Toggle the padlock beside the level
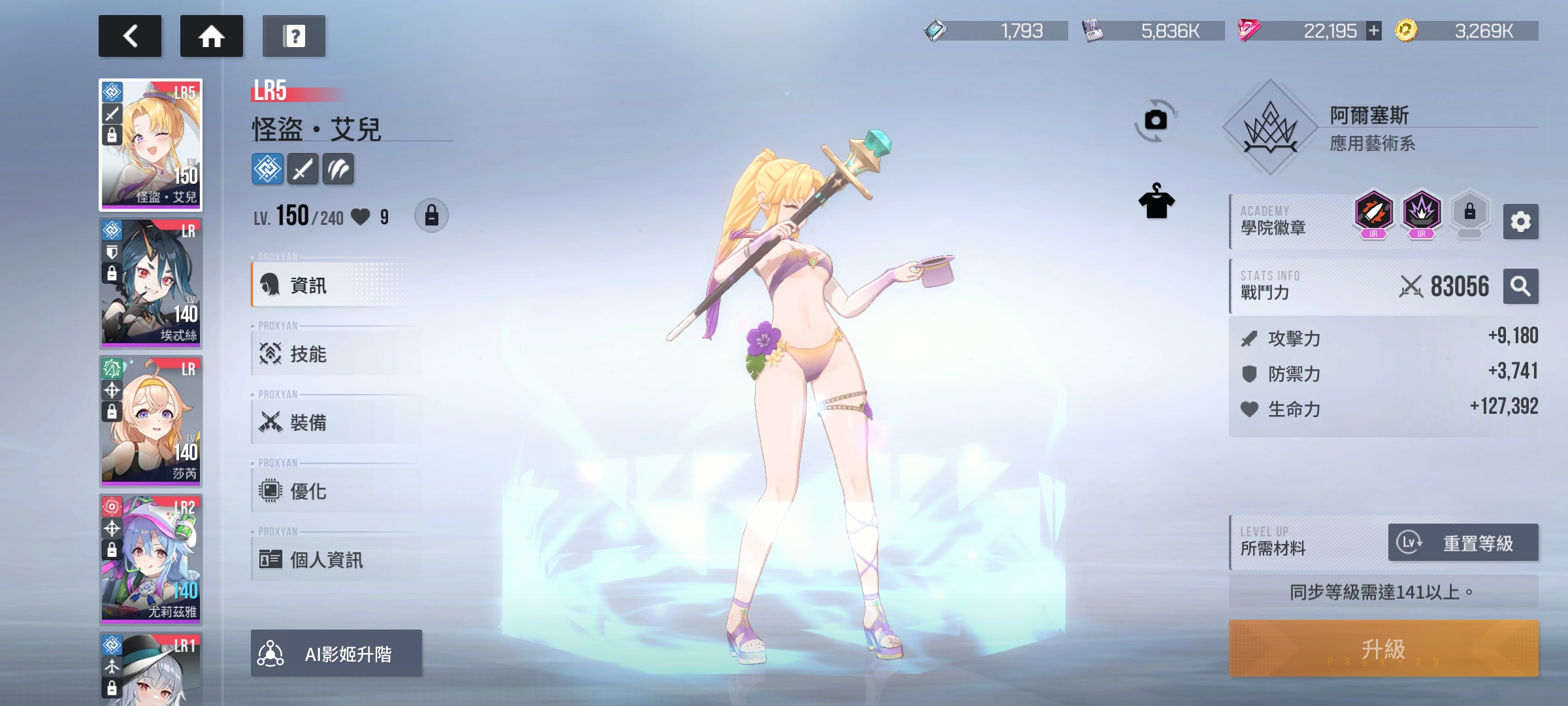 coord(431,216)
